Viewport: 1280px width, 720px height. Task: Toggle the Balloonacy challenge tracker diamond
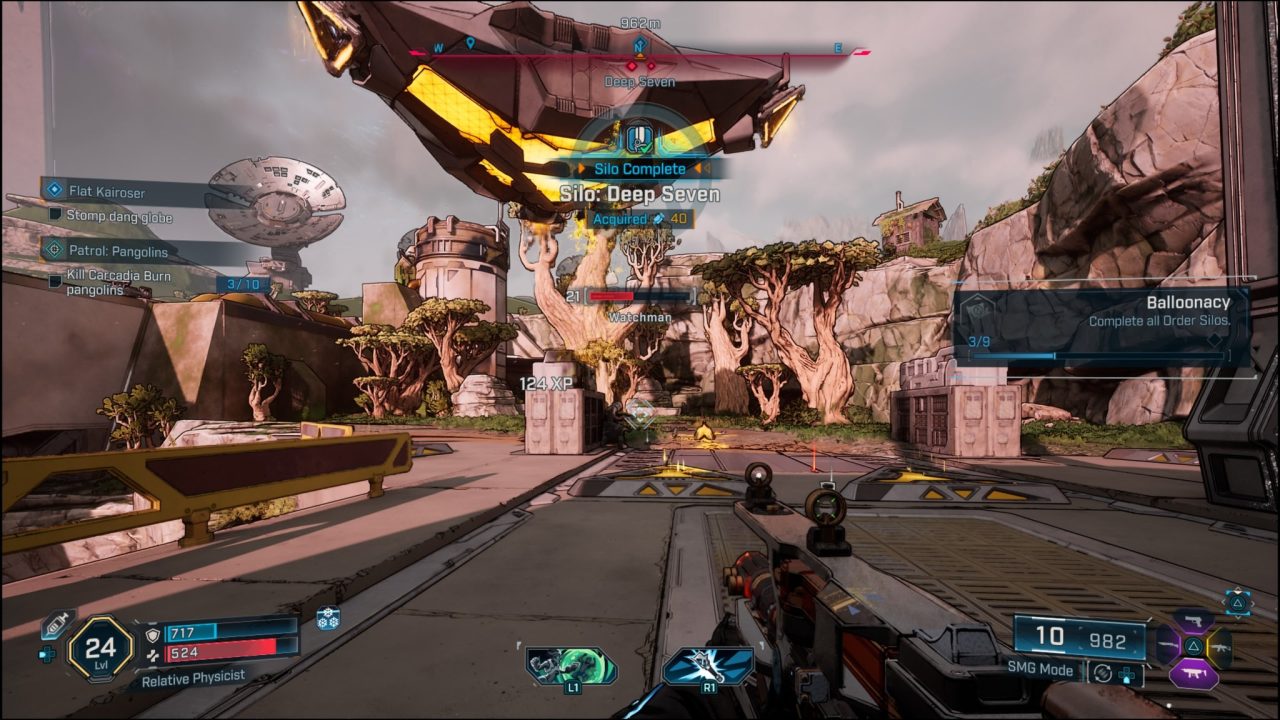pyautogui.click(x=1215, y=340)
